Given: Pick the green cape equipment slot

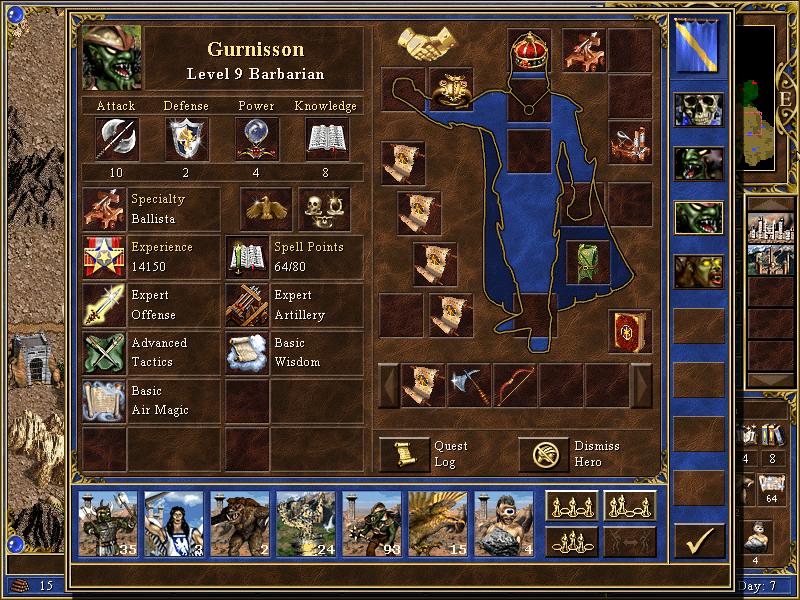Looking at the screenshot, I should click(x=587, y=261).
